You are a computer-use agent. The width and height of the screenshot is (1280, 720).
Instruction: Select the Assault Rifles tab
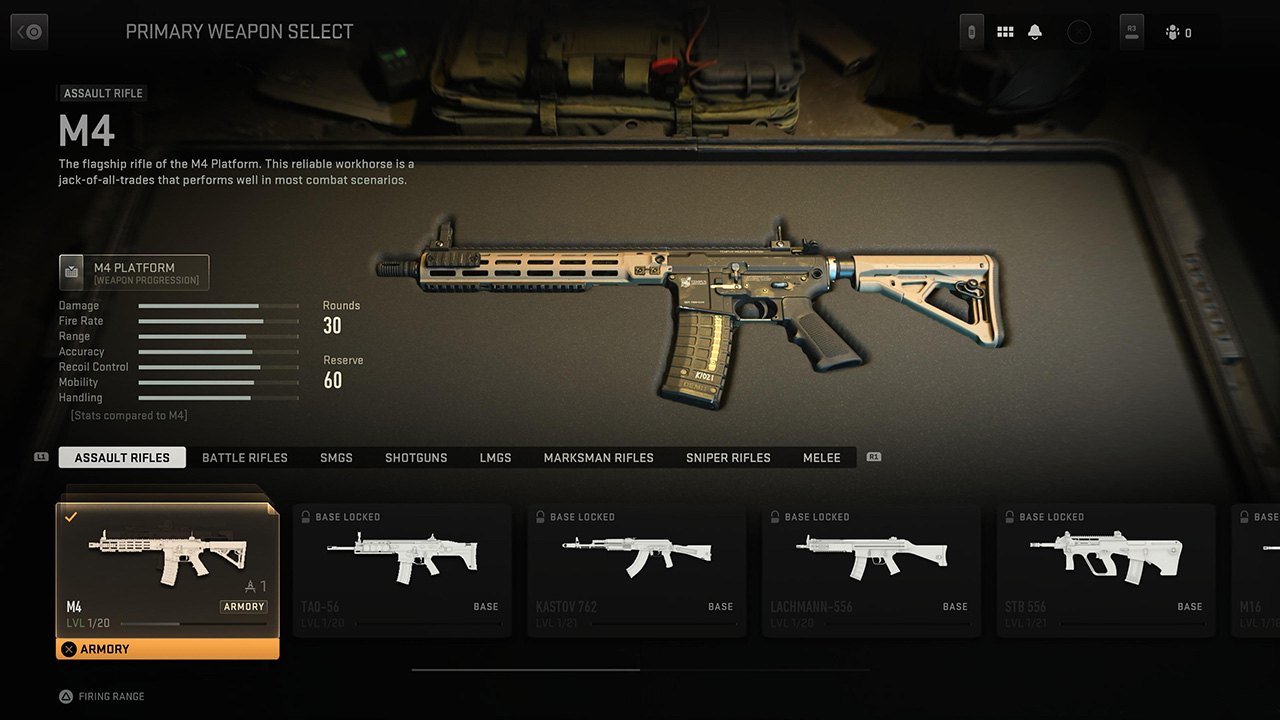tap(122, 457)
